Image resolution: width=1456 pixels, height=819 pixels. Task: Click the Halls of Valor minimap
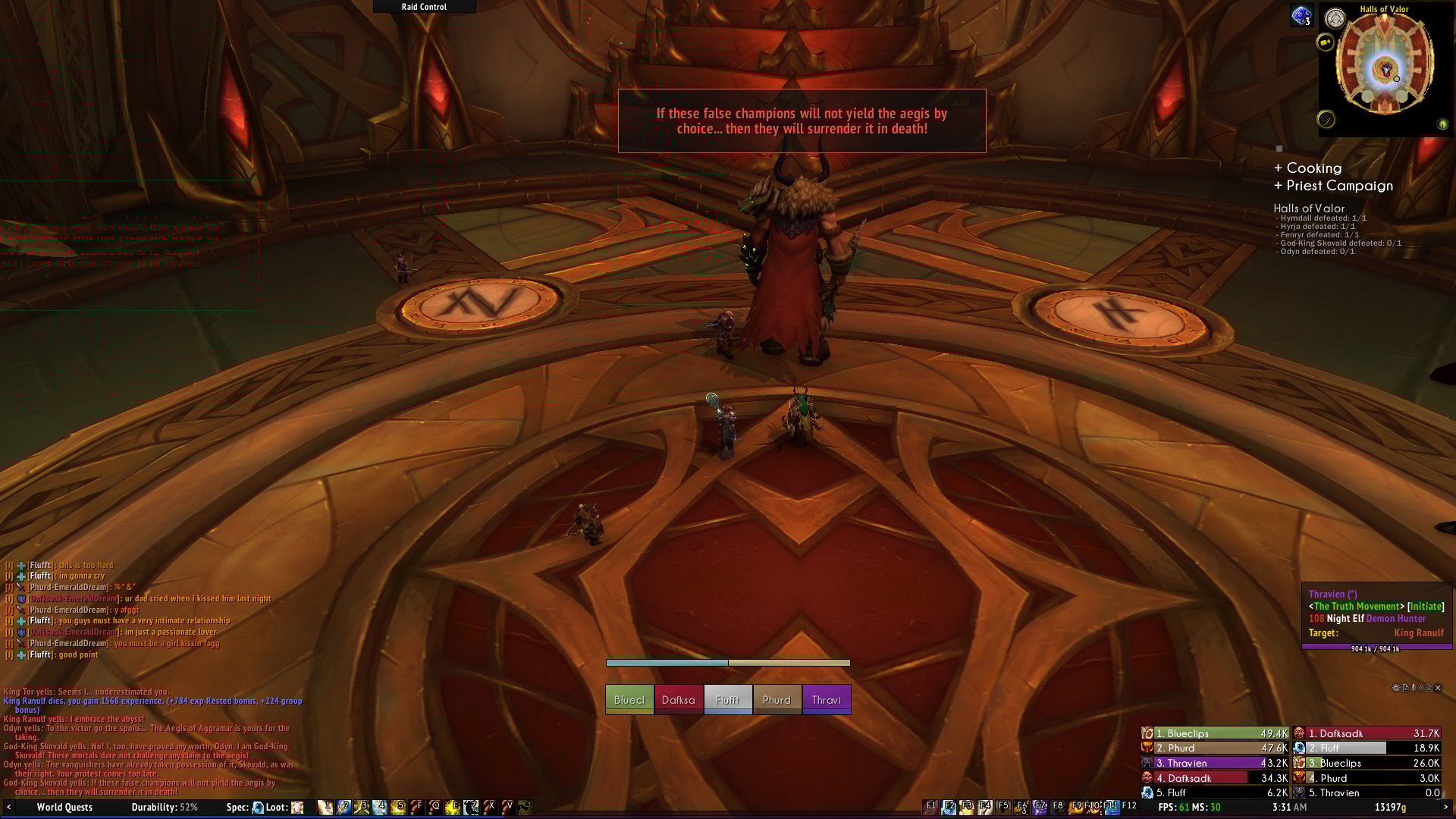pos(1384,67)
